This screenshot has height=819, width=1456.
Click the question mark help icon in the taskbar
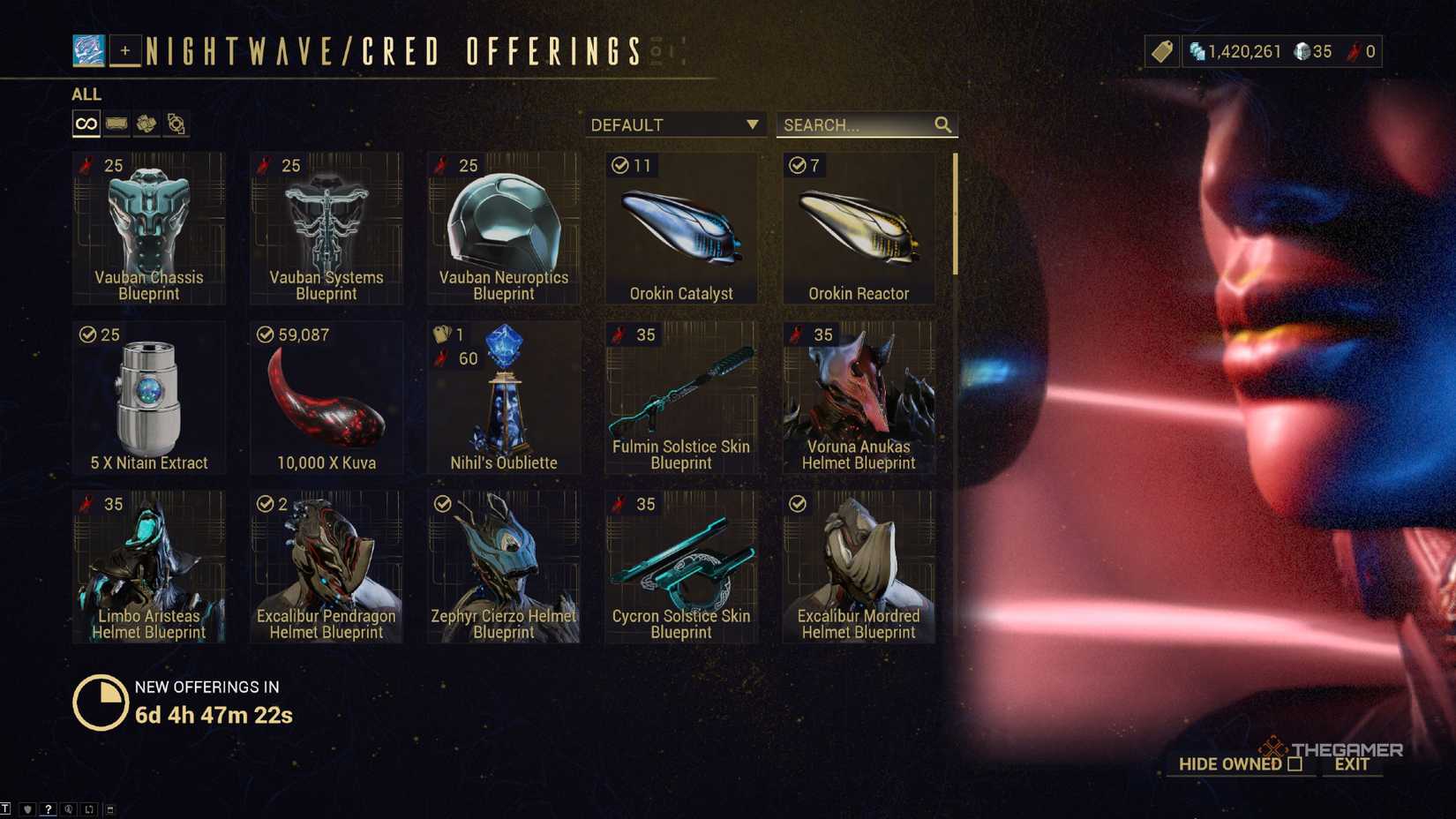point(49,808)
